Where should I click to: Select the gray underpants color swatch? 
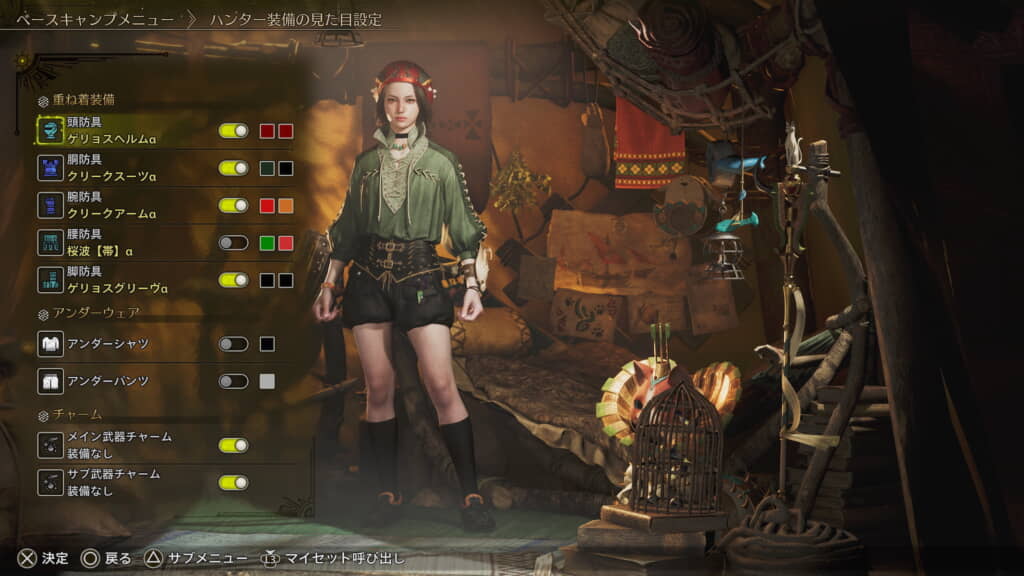point(267,381)
